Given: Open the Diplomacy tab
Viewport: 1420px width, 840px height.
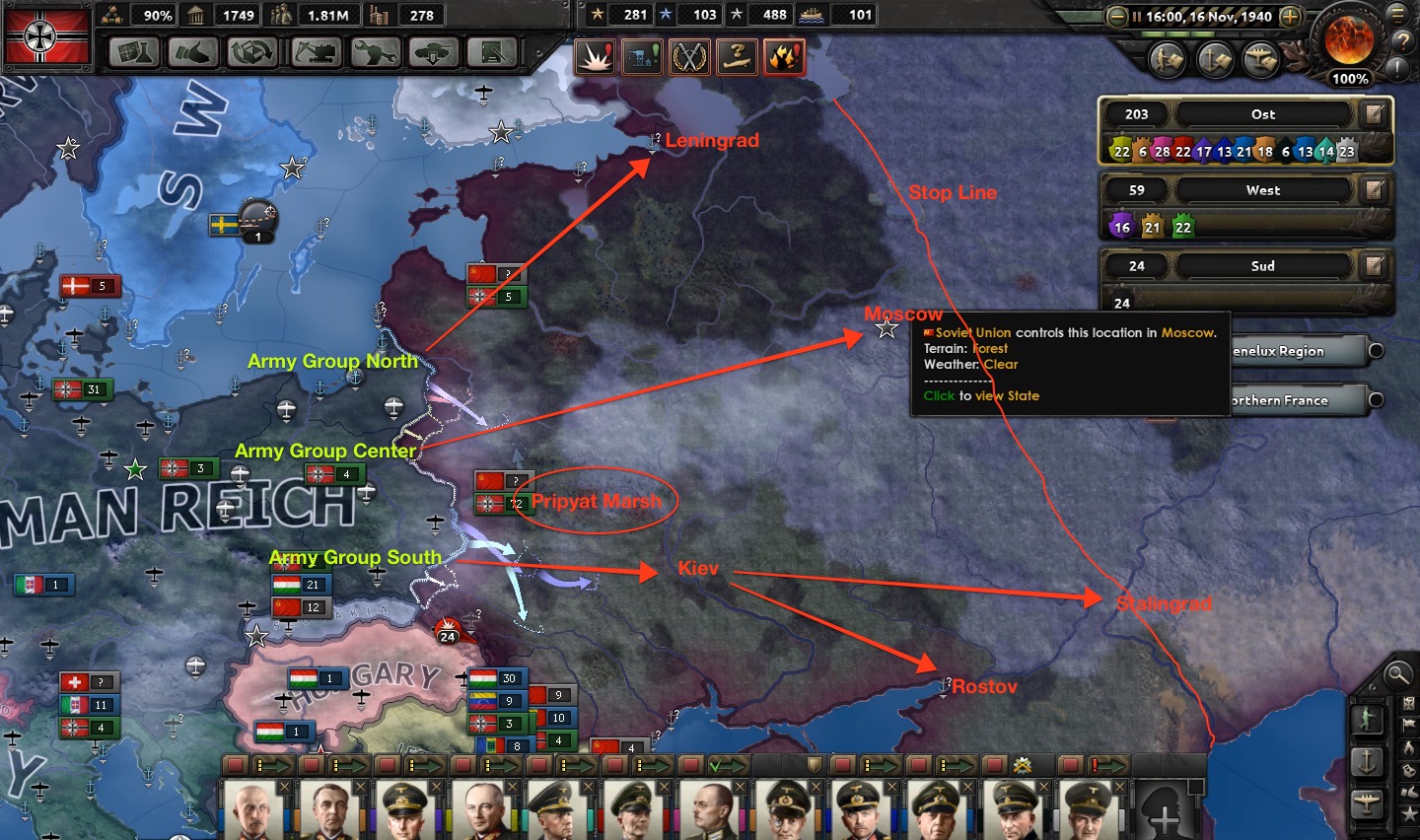Looking at the screenshot, I should (x=193, y=52).
